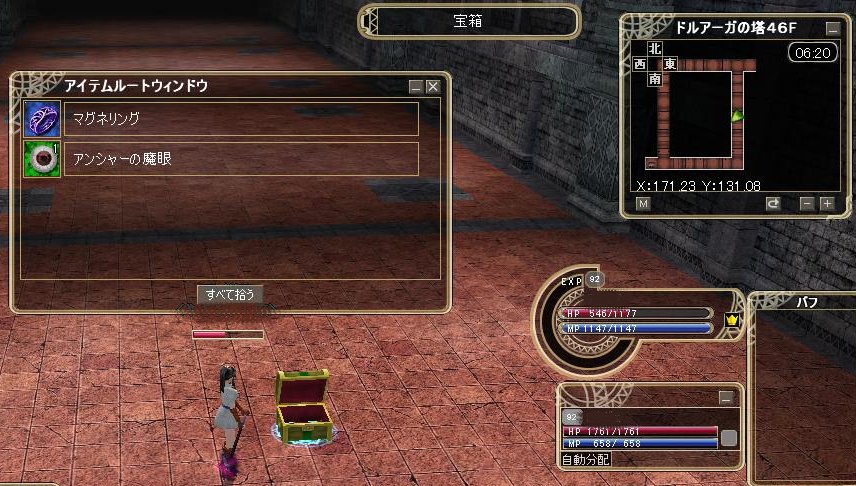Click the grey square beside the party member bars
The image size is (856, 486).
(x=729, y=437)
